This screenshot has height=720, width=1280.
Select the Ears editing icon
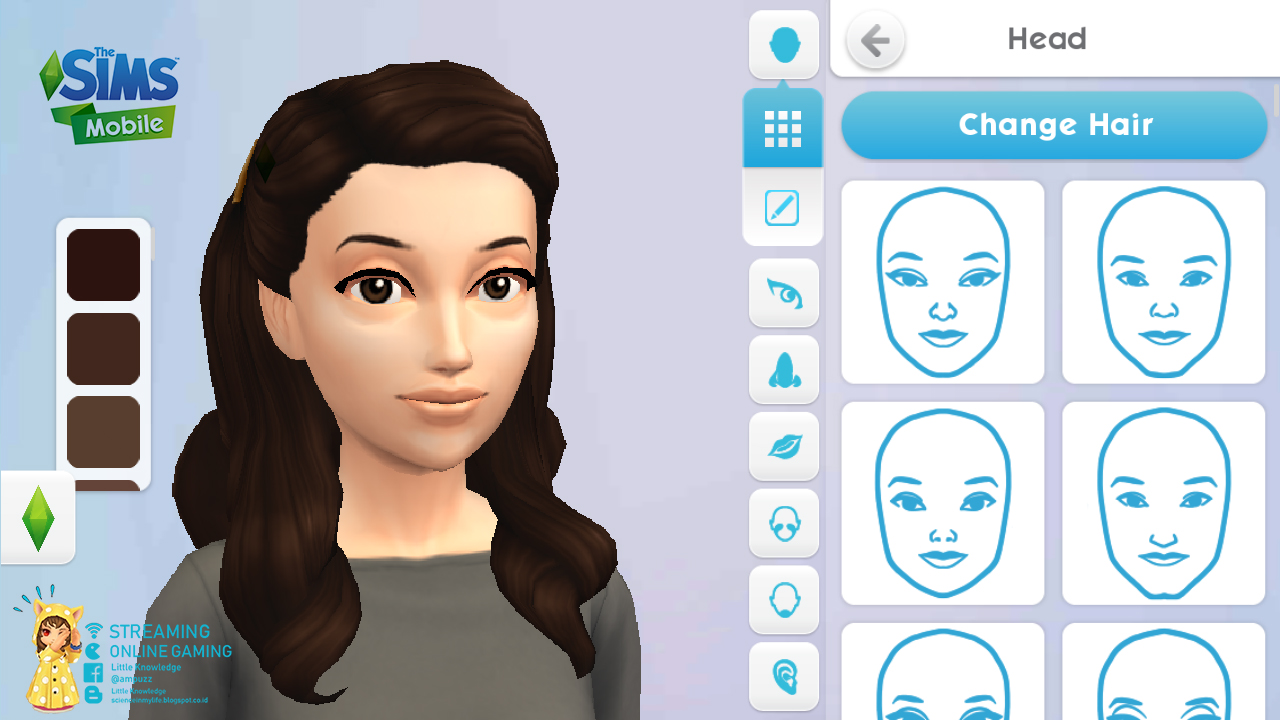pyautogui.click(x=784, y=677)
